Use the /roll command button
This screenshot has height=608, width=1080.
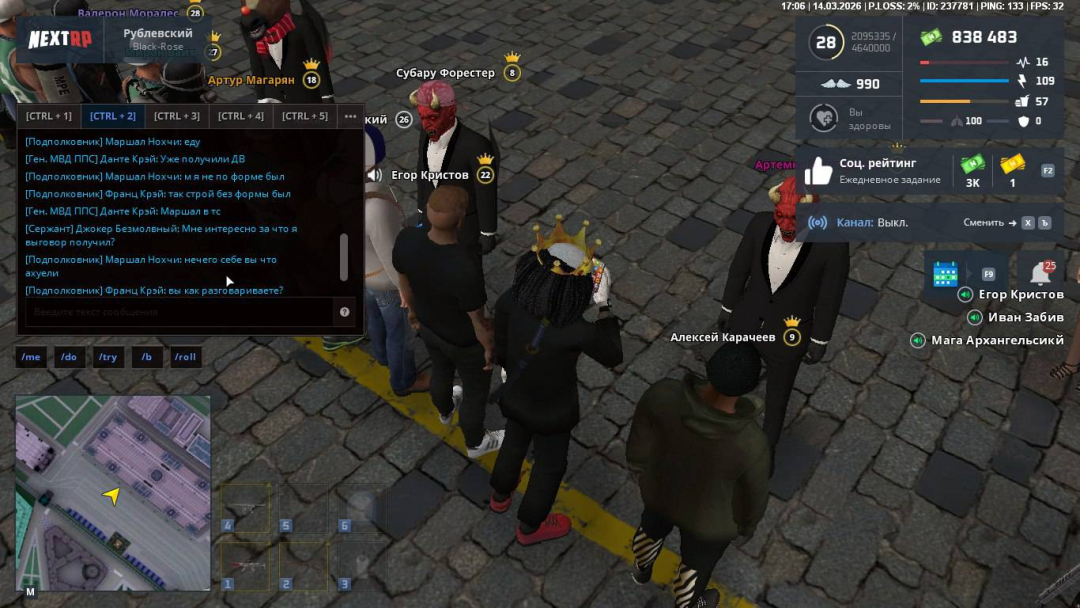point(185,357)
